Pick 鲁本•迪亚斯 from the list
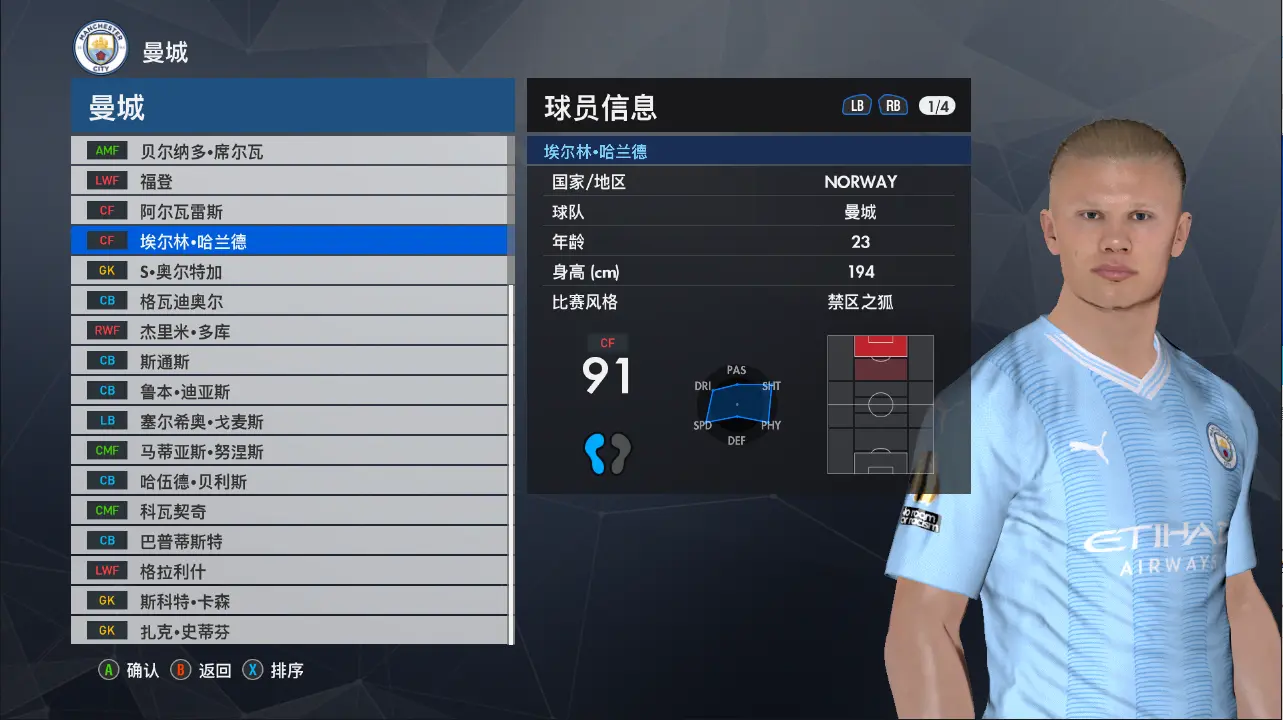This screenshot has height=720, width=1283. pyautogui.click(x=289, y=391)
